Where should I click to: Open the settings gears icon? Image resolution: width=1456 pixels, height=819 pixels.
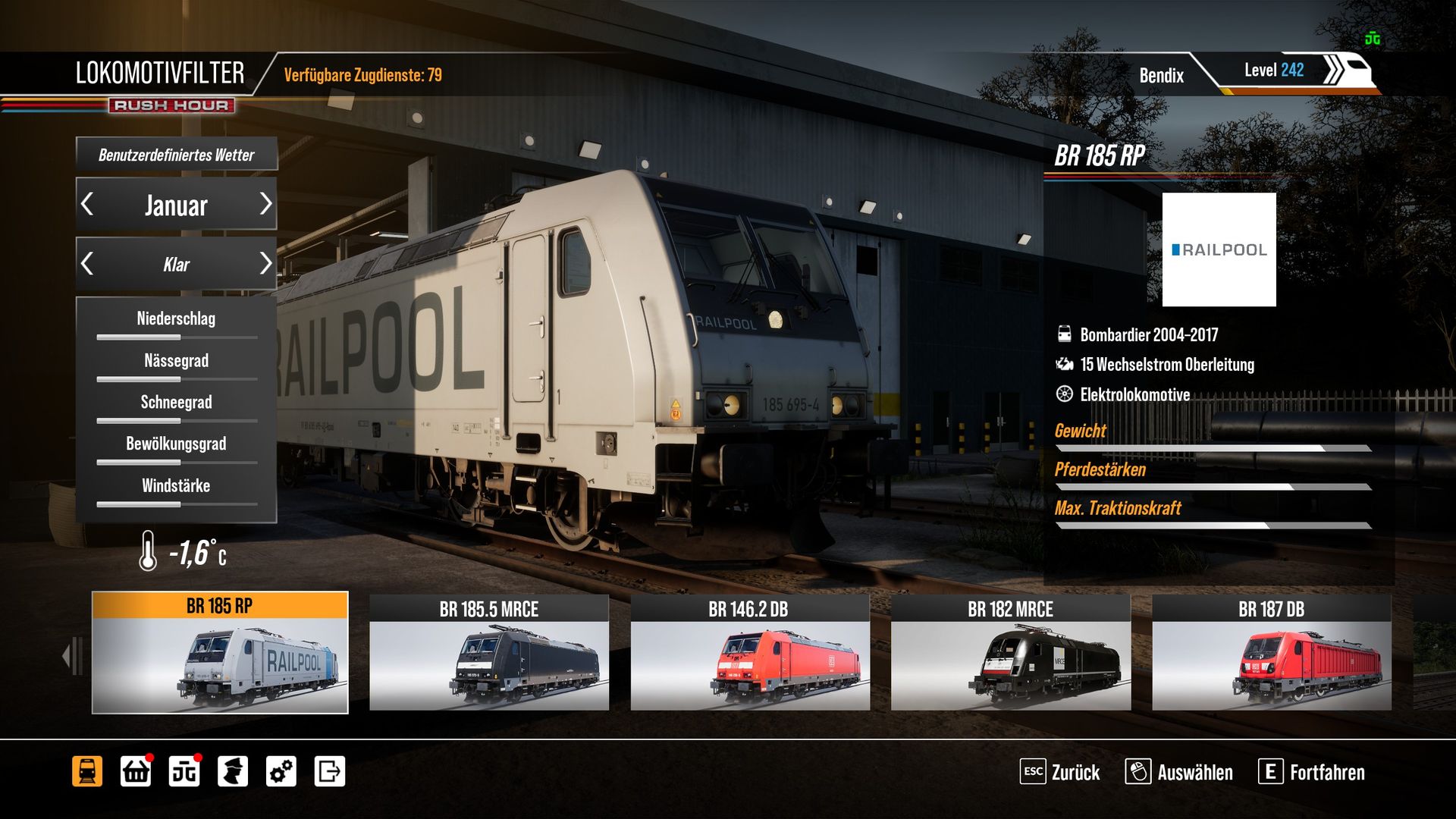[281, 772]
